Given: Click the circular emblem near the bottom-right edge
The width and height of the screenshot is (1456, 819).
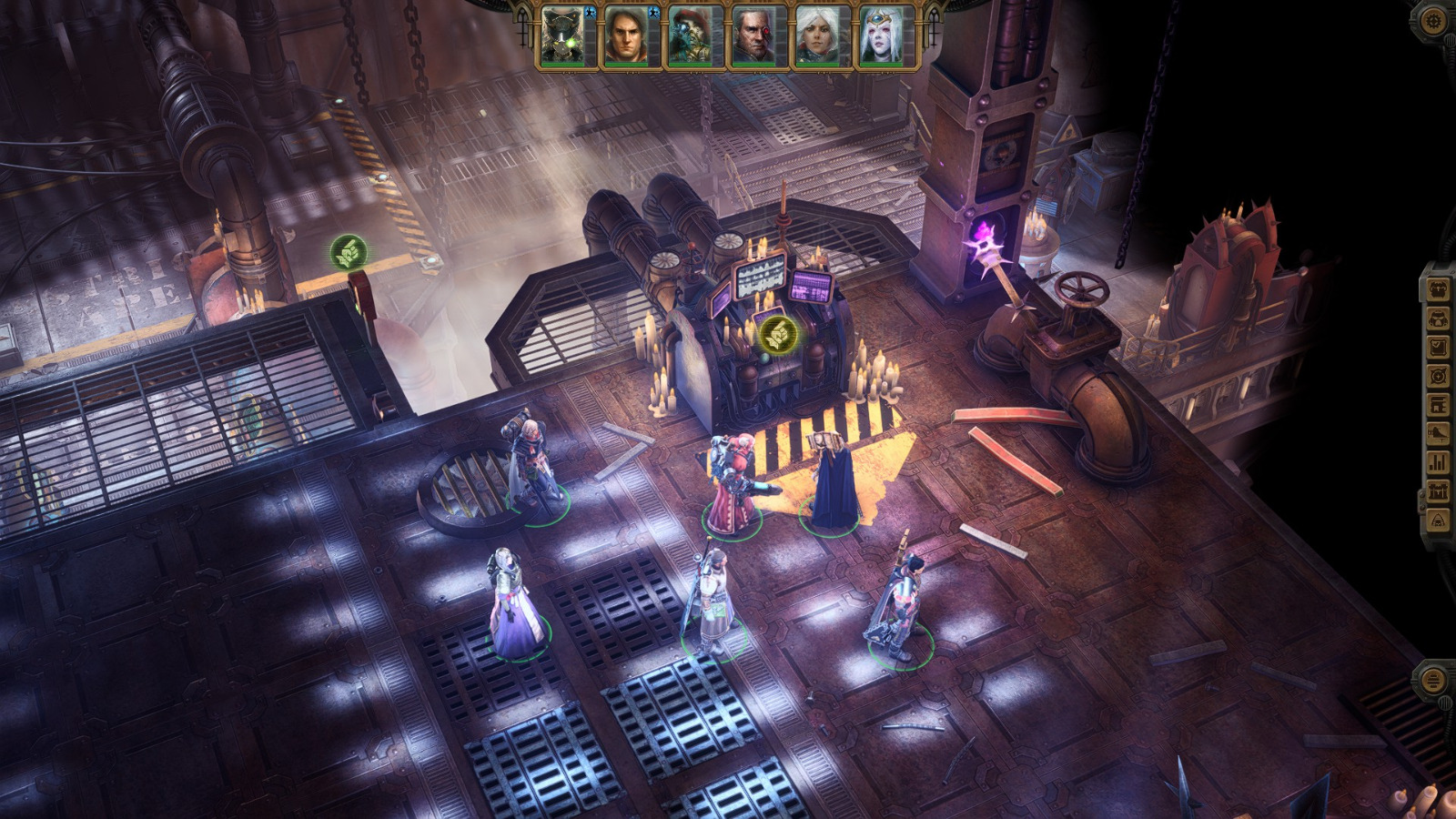Looking at the screenshot, I should pyautogui.click(x=1434, y=678).
